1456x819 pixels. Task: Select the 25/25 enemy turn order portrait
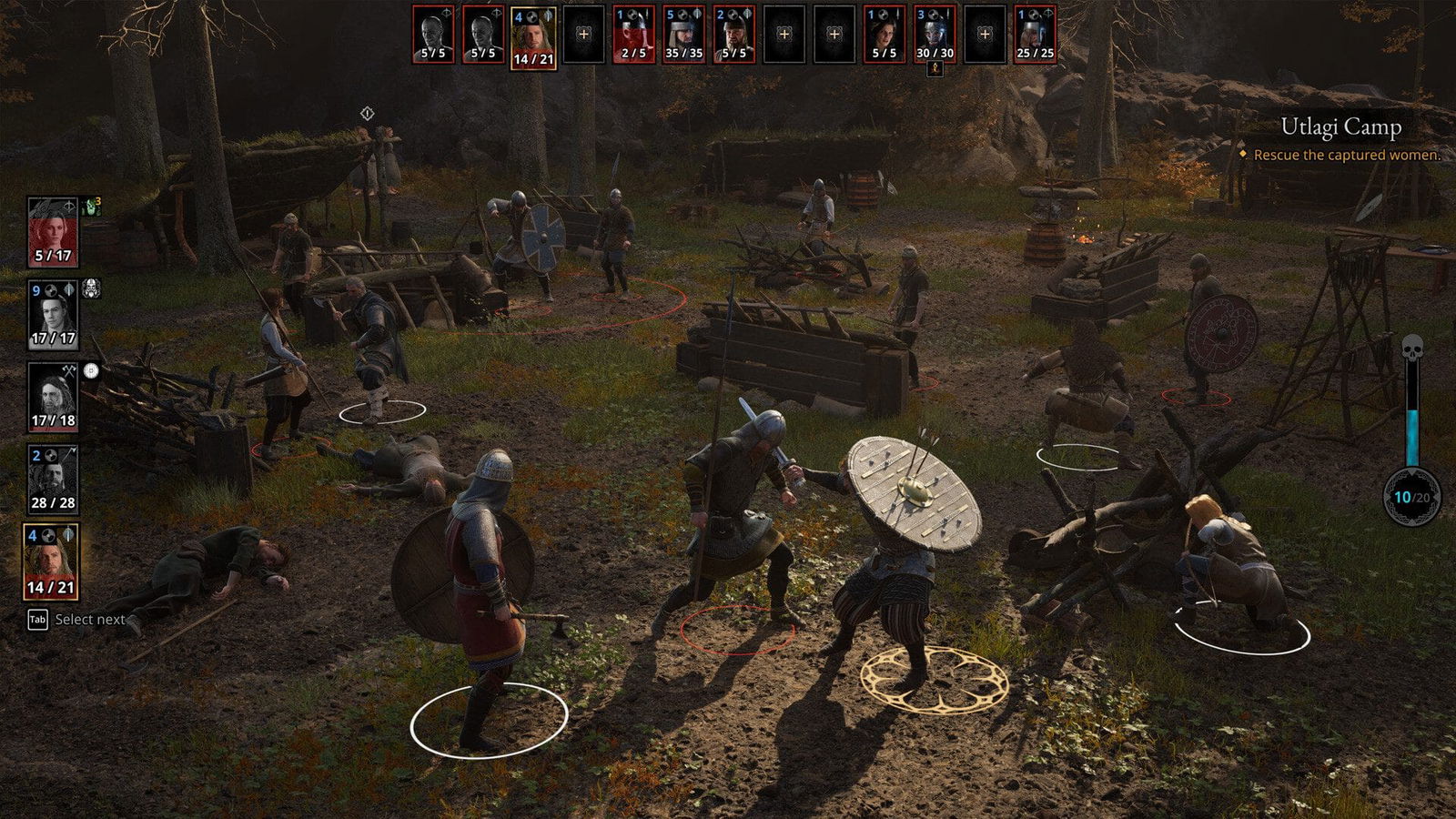tap(1035, 35)
